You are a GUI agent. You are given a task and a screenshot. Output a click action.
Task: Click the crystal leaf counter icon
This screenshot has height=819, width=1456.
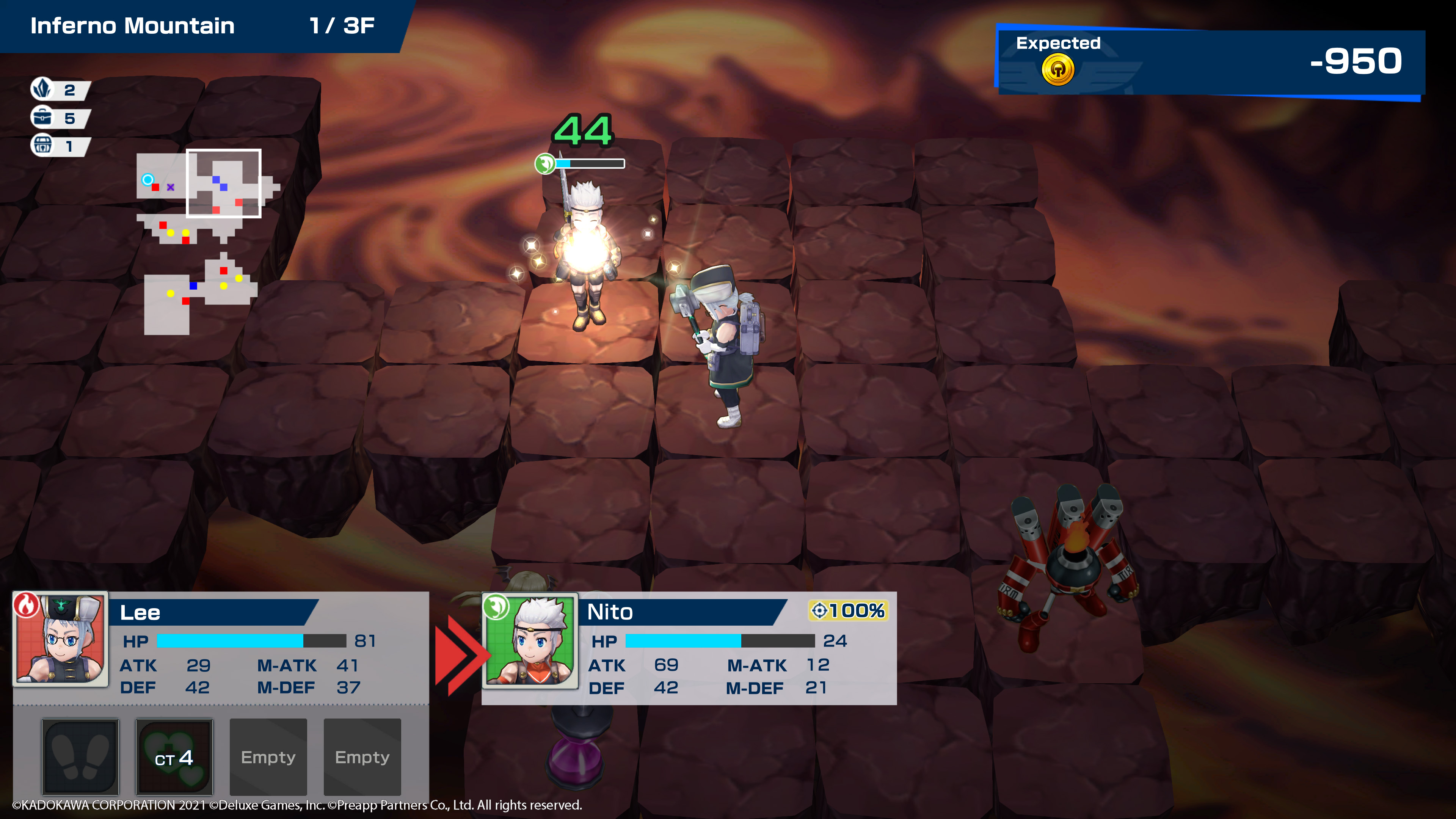point(42,89)
